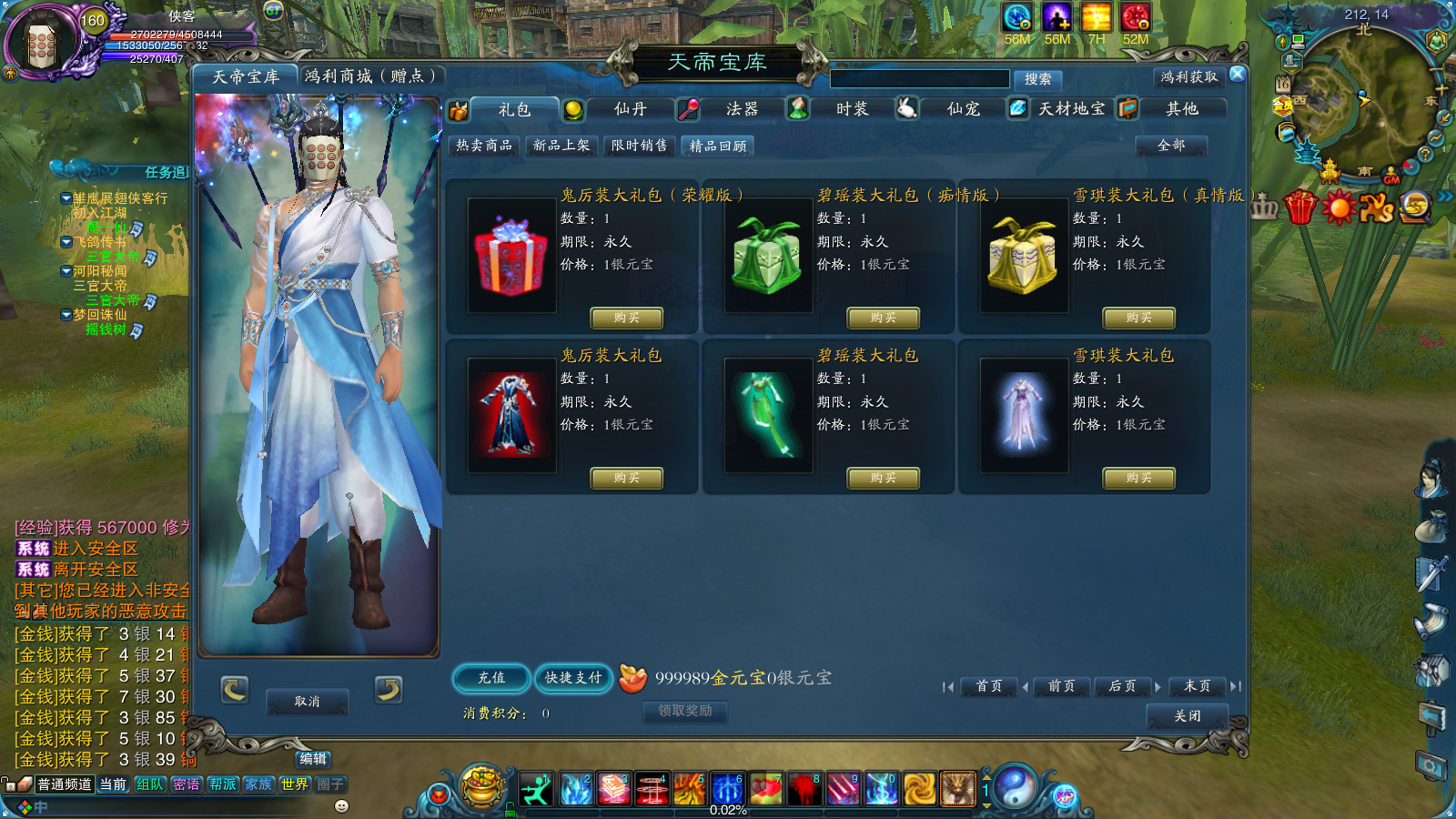
Task: Enable the 限时销售 limited-time filter
Action: coord(639,145)
